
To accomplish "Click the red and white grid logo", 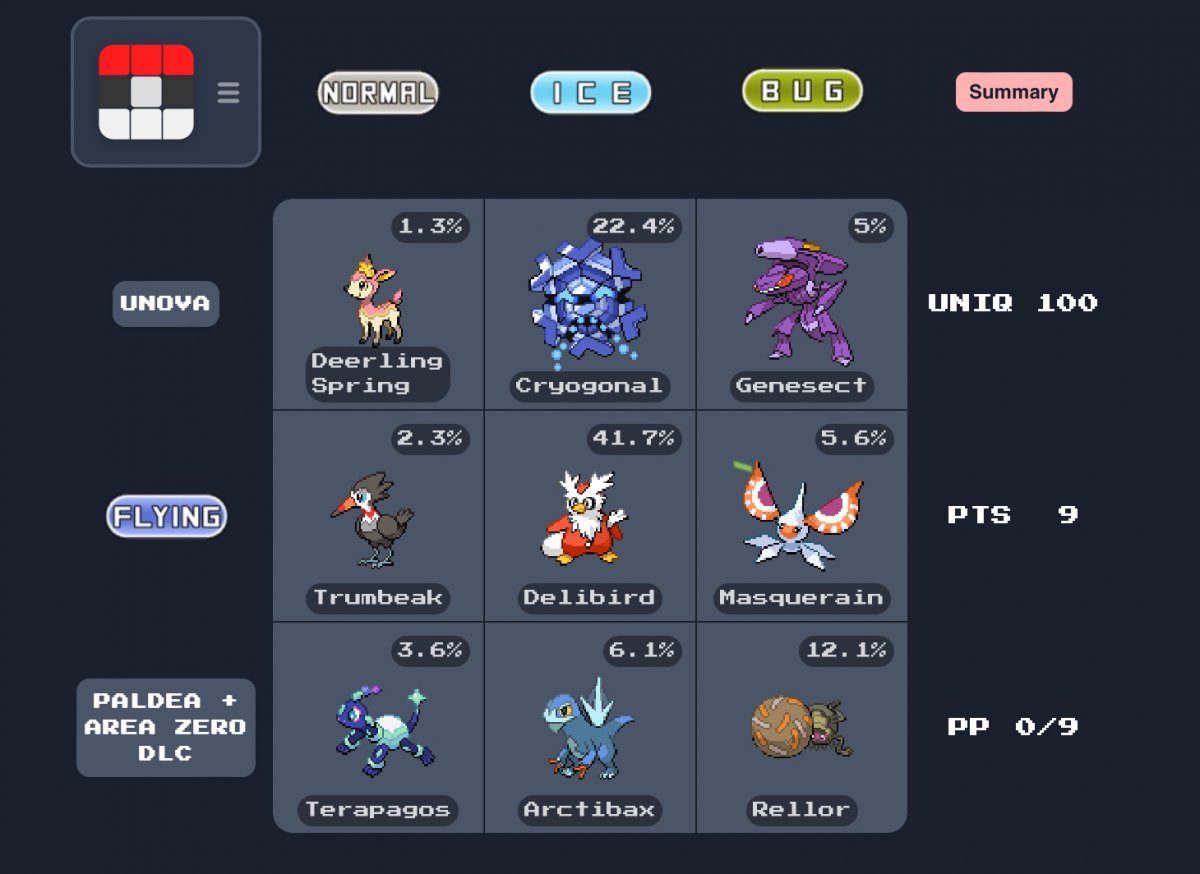I will click(146, 92).
